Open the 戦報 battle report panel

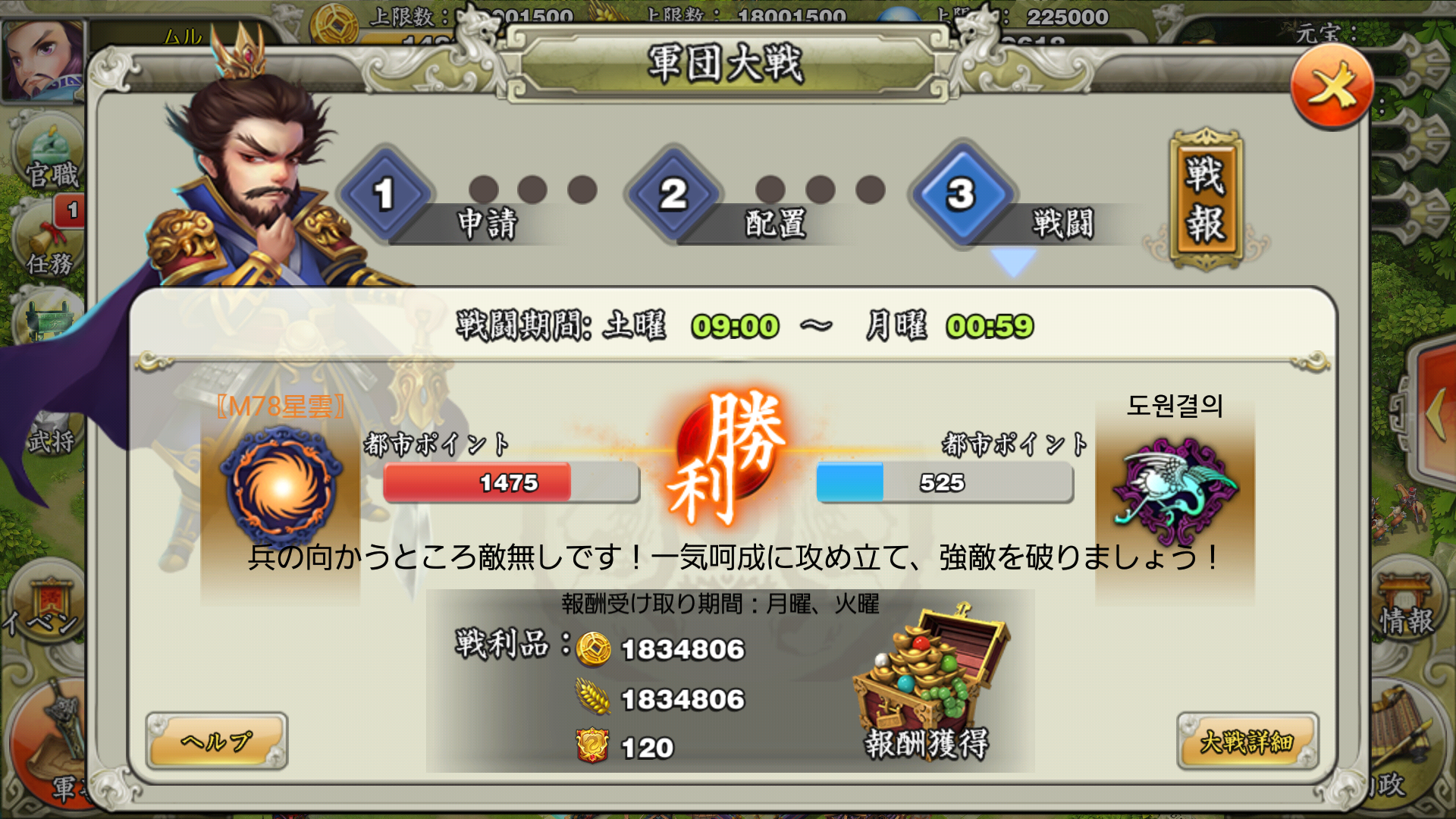point(1206,197)
